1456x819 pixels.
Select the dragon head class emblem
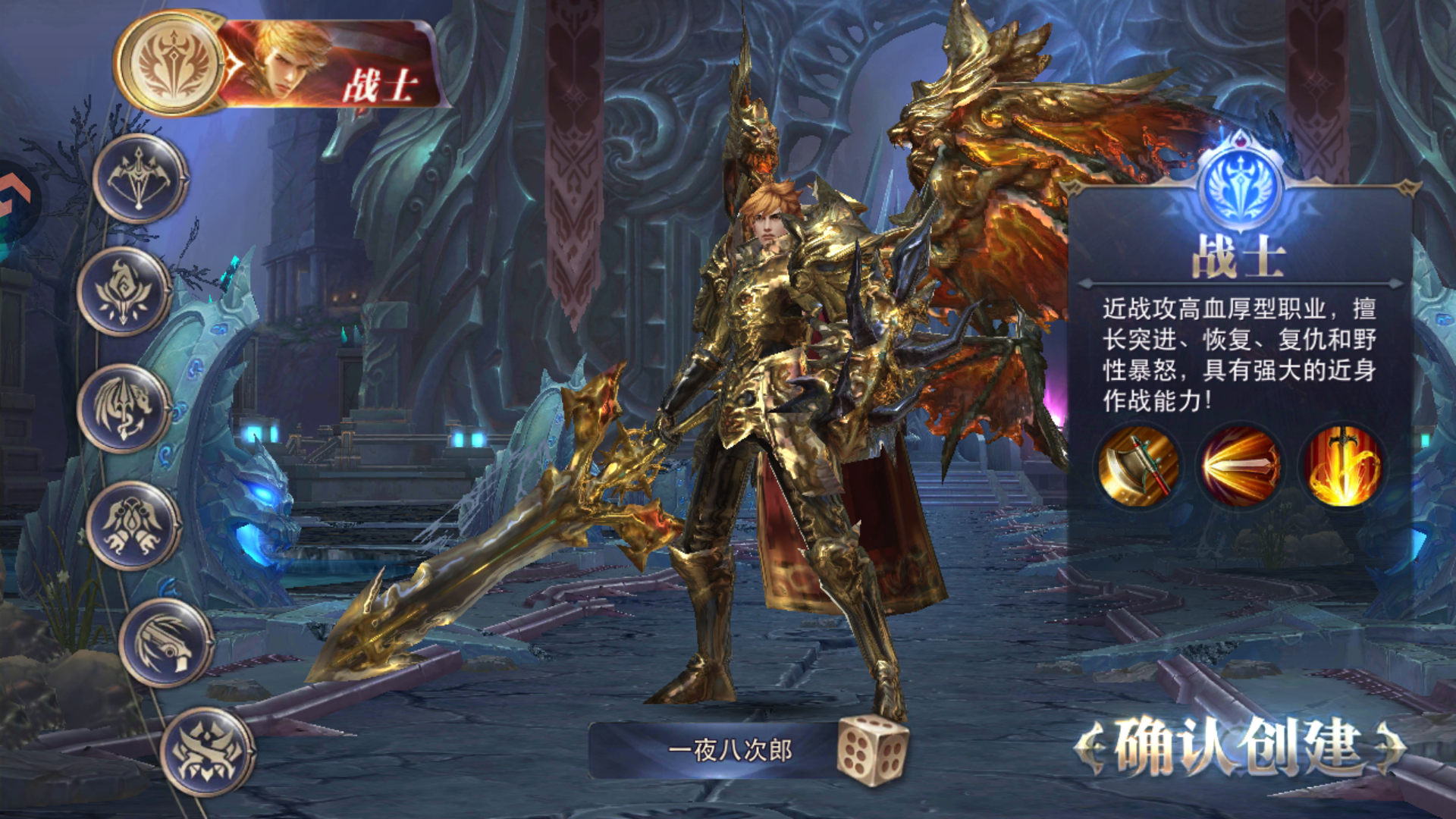pos(124,409)
